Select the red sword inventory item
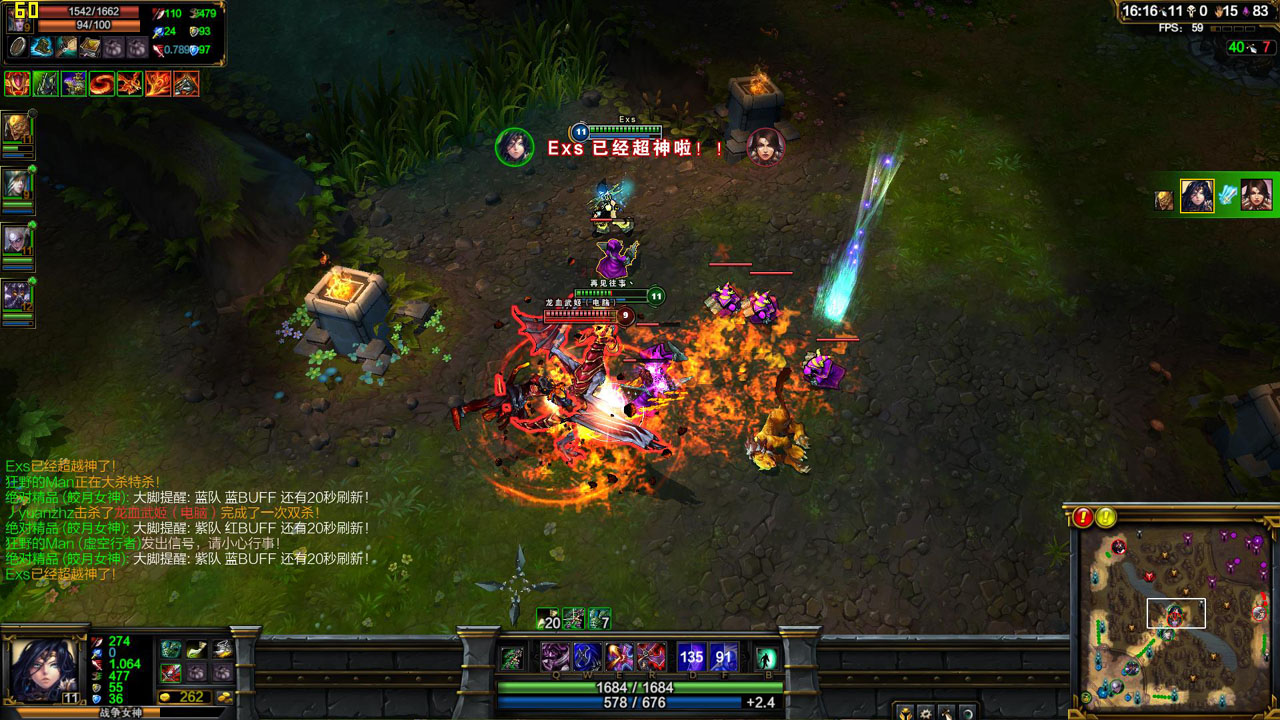The width and height of the screenshot is (1280, 720). click(x=171, y=672)
